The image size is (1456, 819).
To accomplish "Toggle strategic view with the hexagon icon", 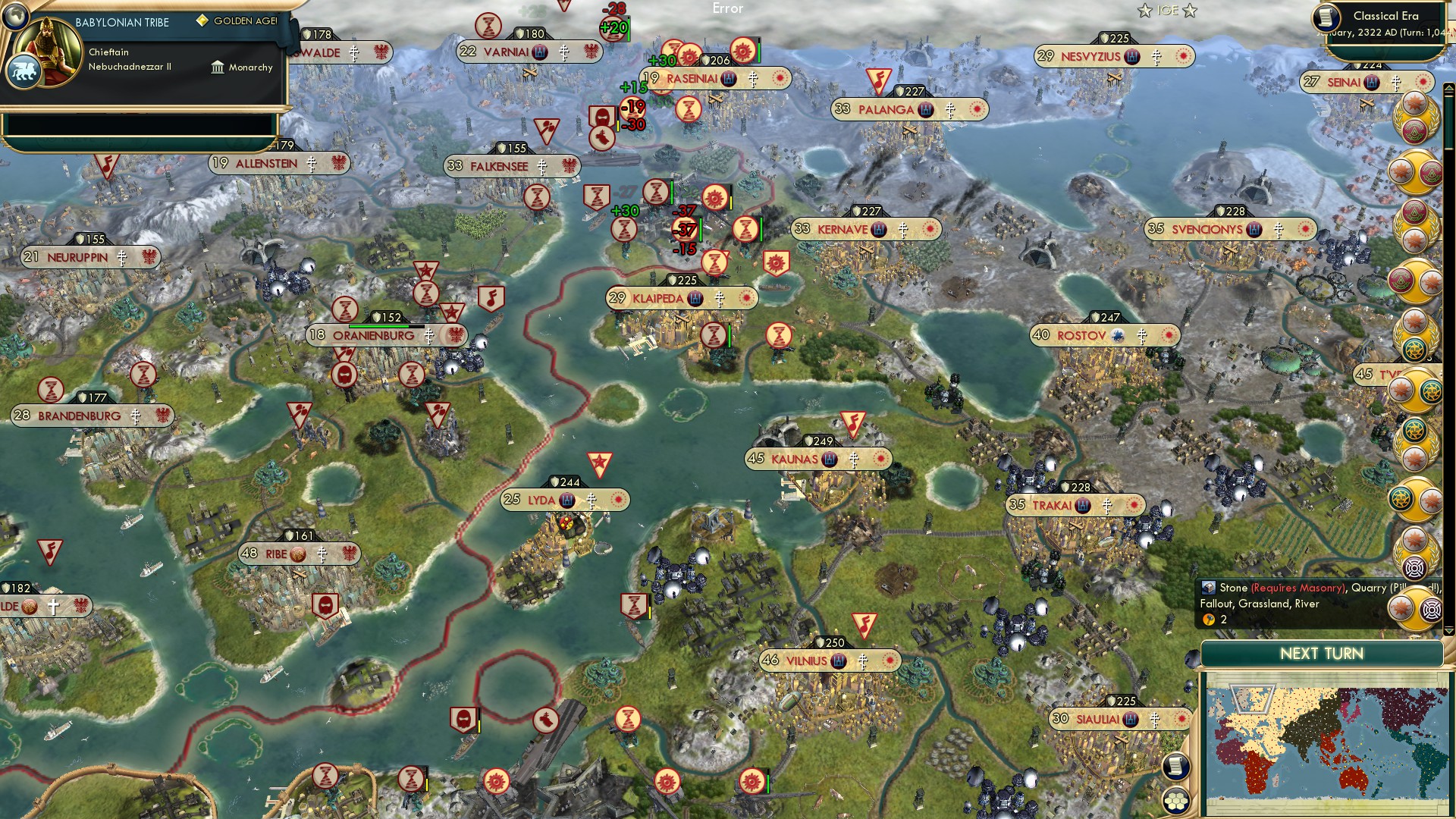I will 1176,801.
